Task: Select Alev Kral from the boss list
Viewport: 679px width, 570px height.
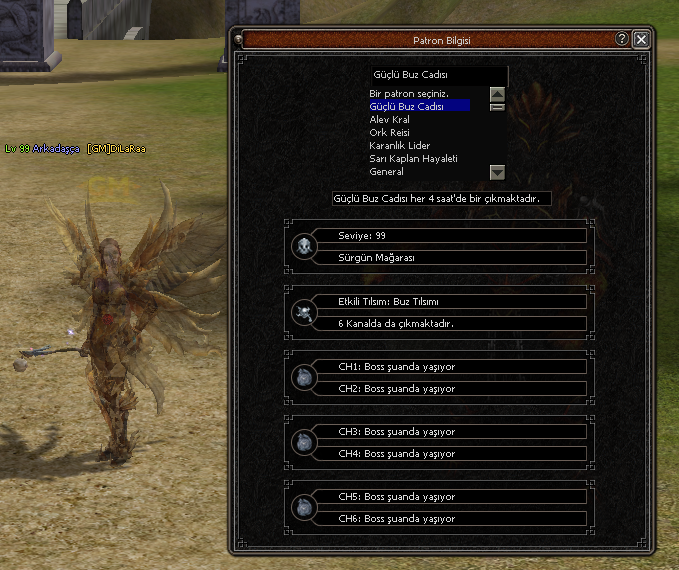Action: coord(390,119)
